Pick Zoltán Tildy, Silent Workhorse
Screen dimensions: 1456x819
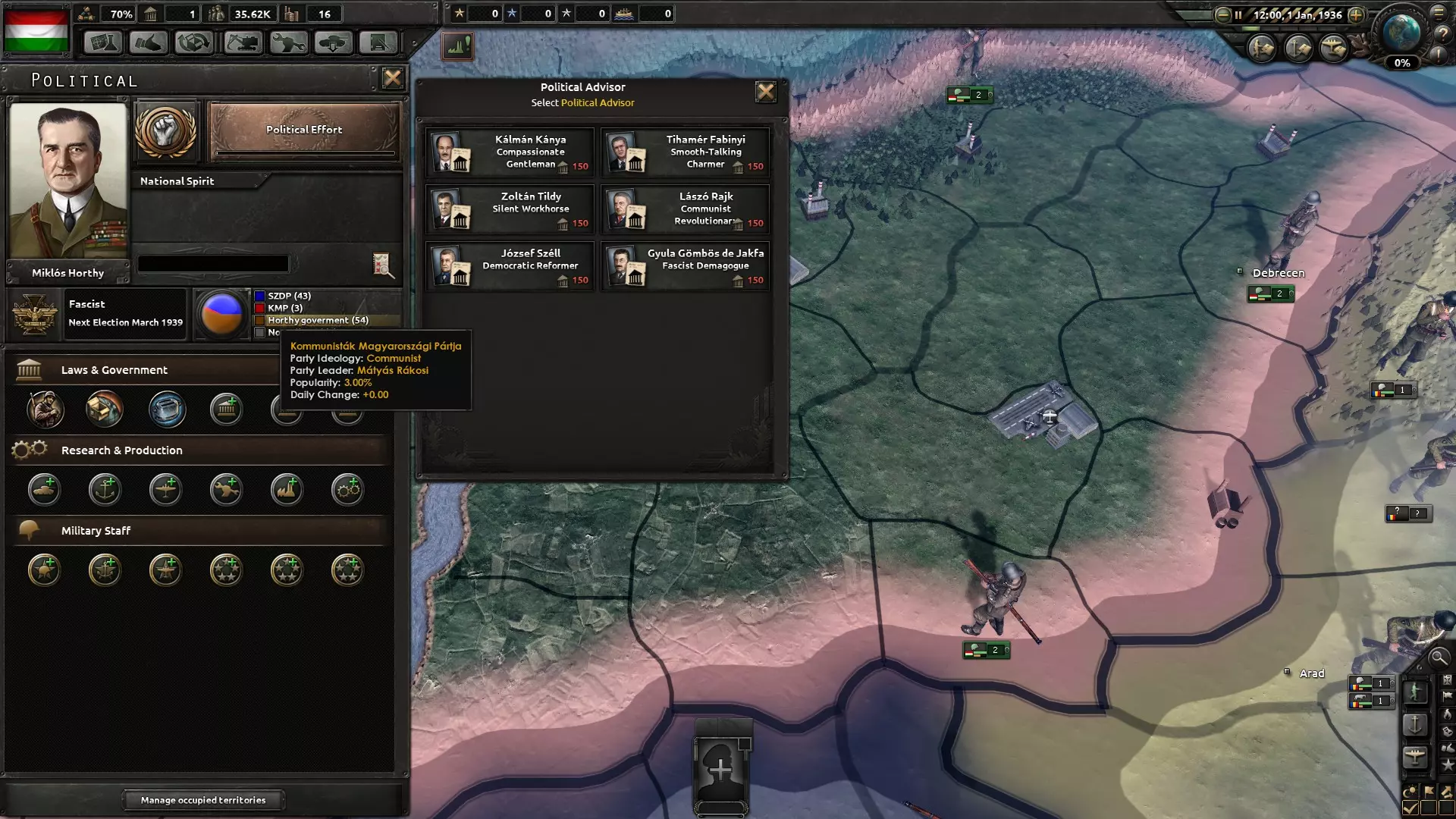click(x=510, y=209)
